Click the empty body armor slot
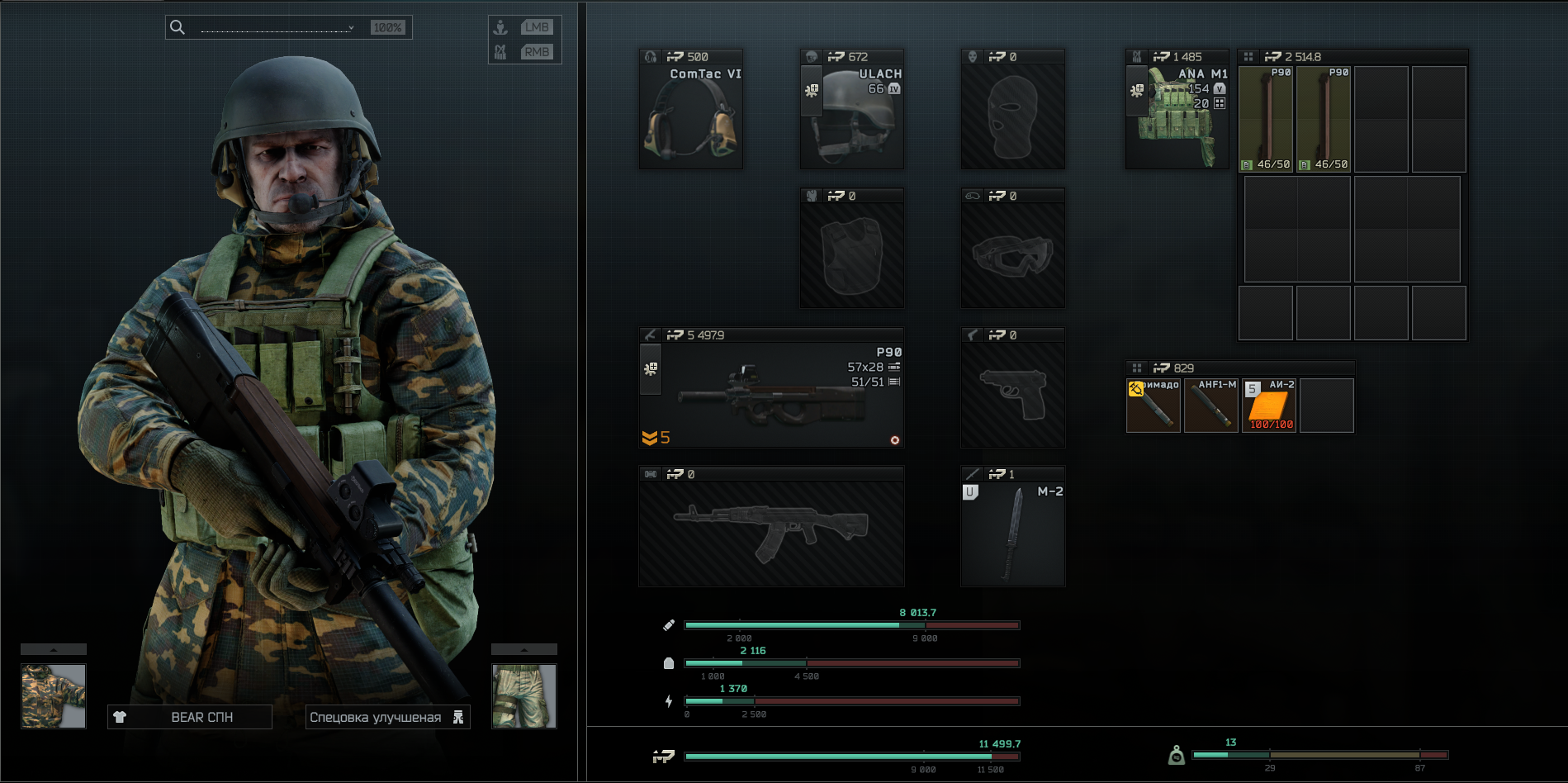The width and height of the screenshot is (1568, 783). pyautogui.click(x=851, y=256)
